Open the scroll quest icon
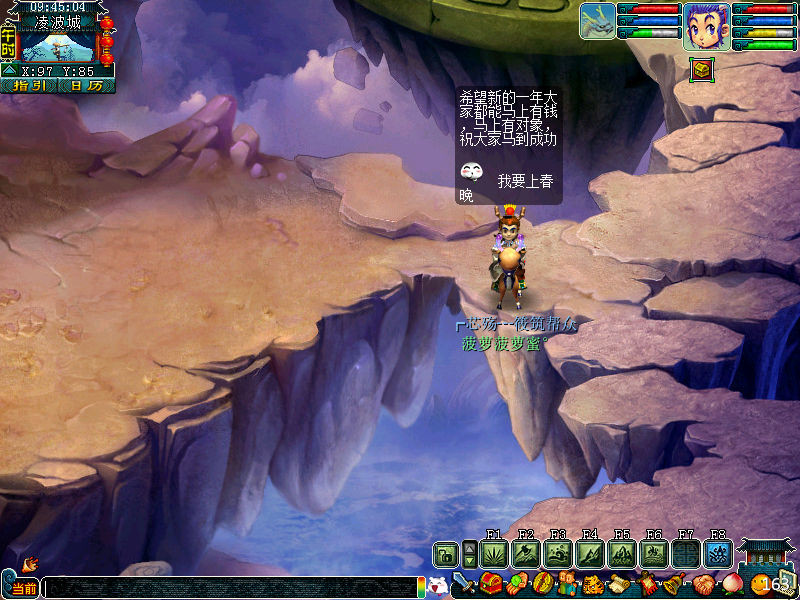 [x=619, y=583]
